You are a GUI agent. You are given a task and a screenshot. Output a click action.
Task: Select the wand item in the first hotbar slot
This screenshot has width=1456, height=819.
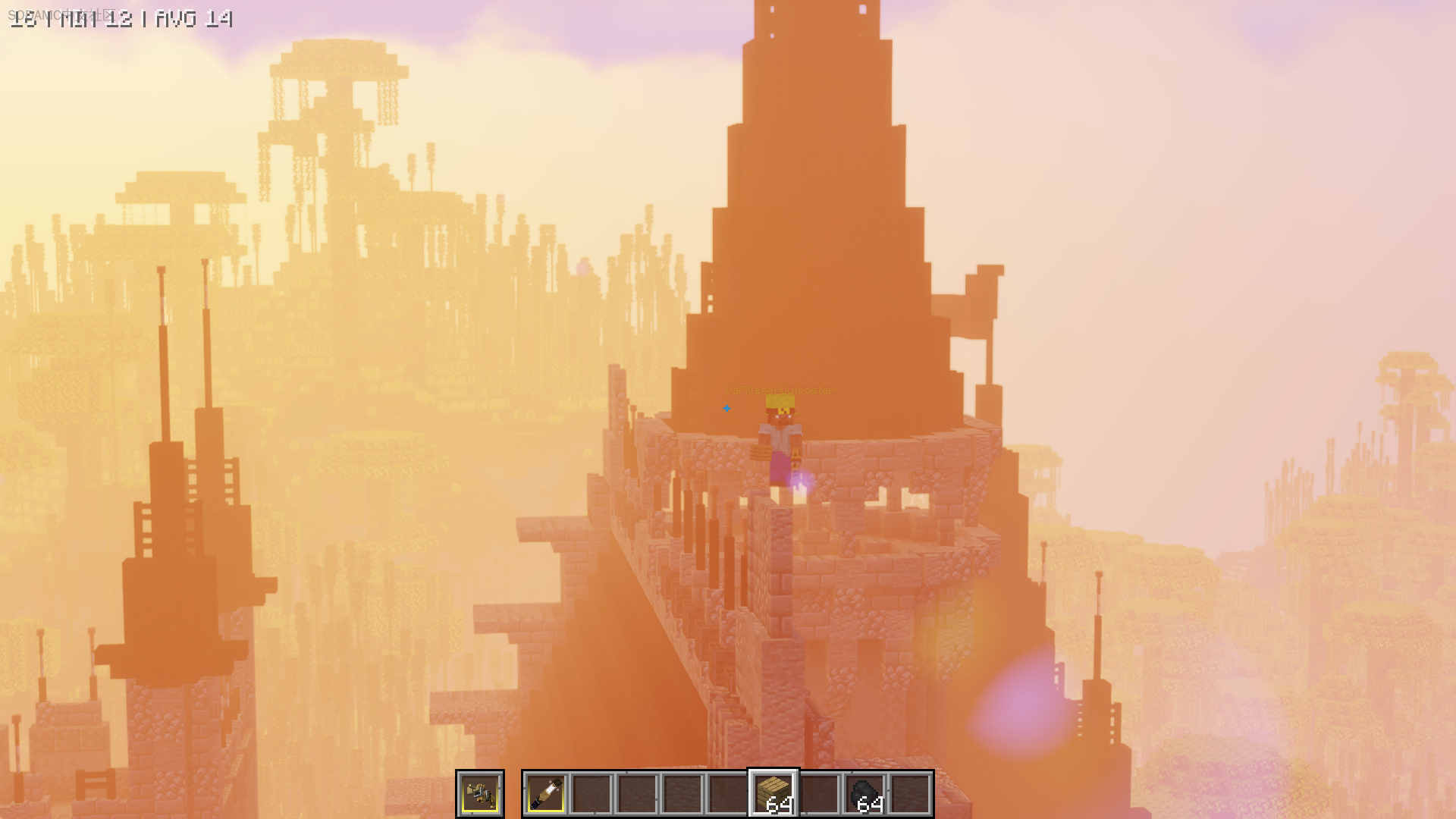coord(546,794)
